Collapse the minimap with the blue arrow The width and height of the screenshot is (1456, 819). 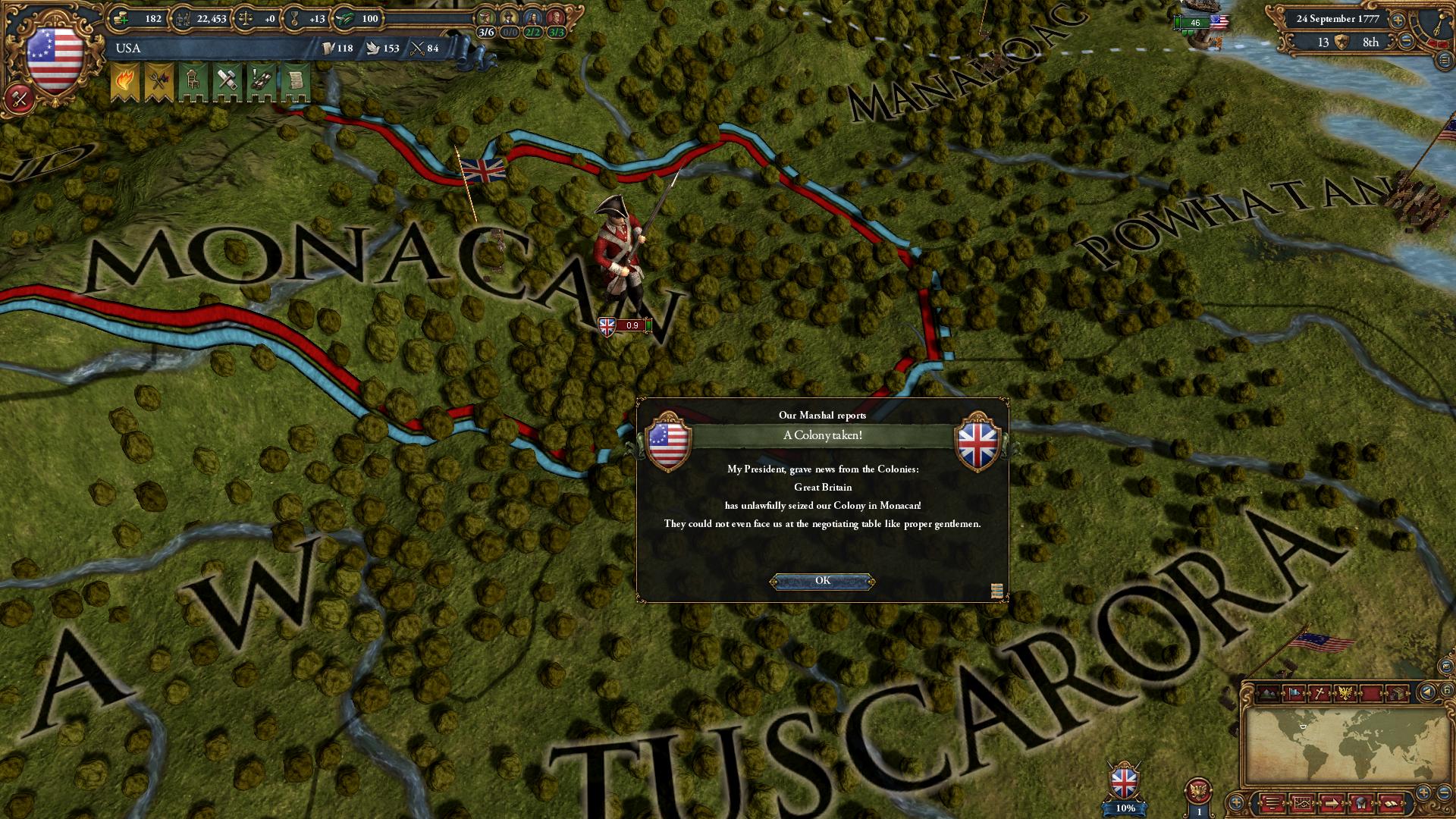(x=1427, y=692)
